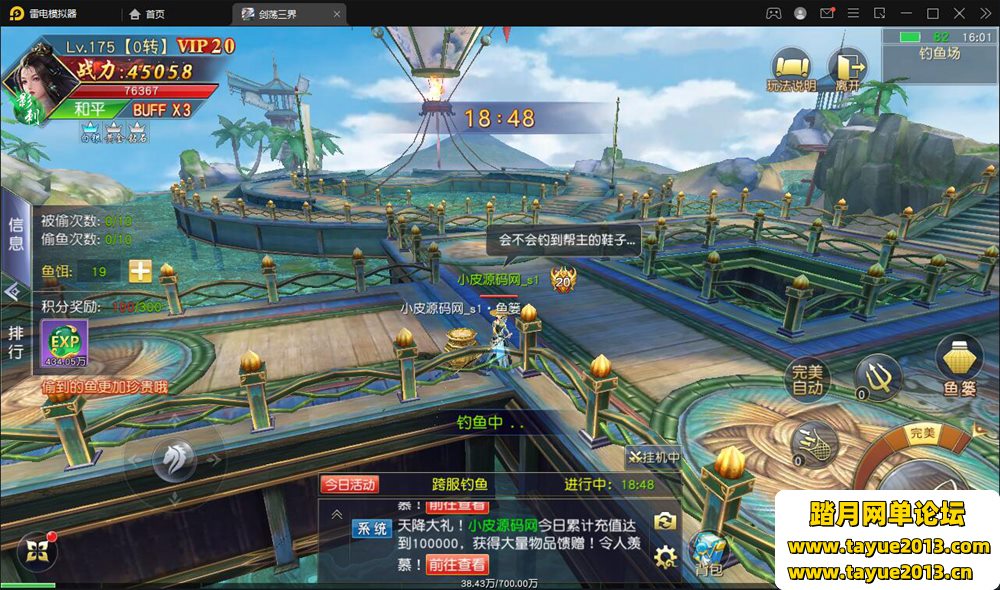Viewport: 1000px width, 590px height.
Task: Open the gear settings icon
Action: point(665,556)
